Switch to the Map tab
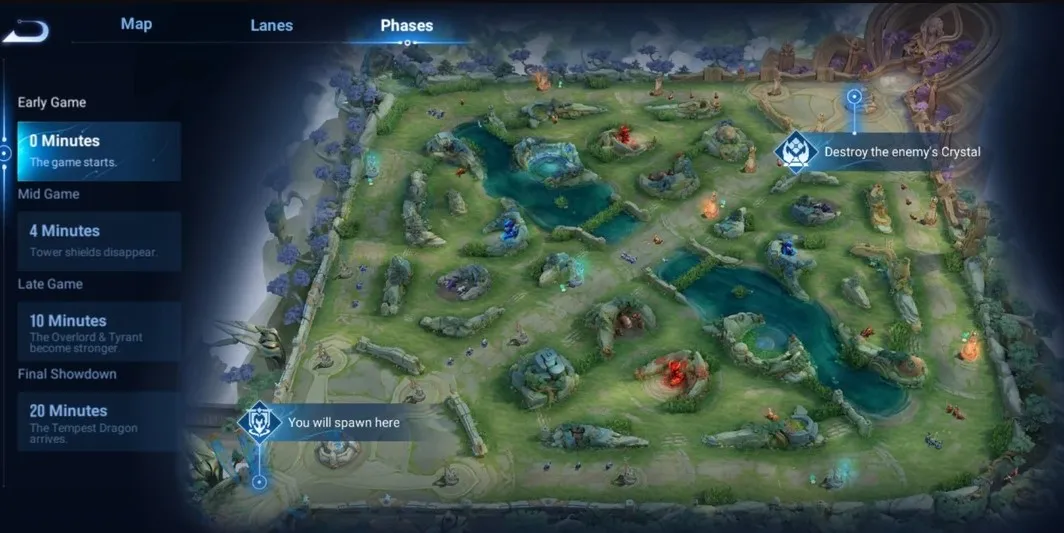The height and width of the screenshot is (533, 1064). [x=136, y=24]
